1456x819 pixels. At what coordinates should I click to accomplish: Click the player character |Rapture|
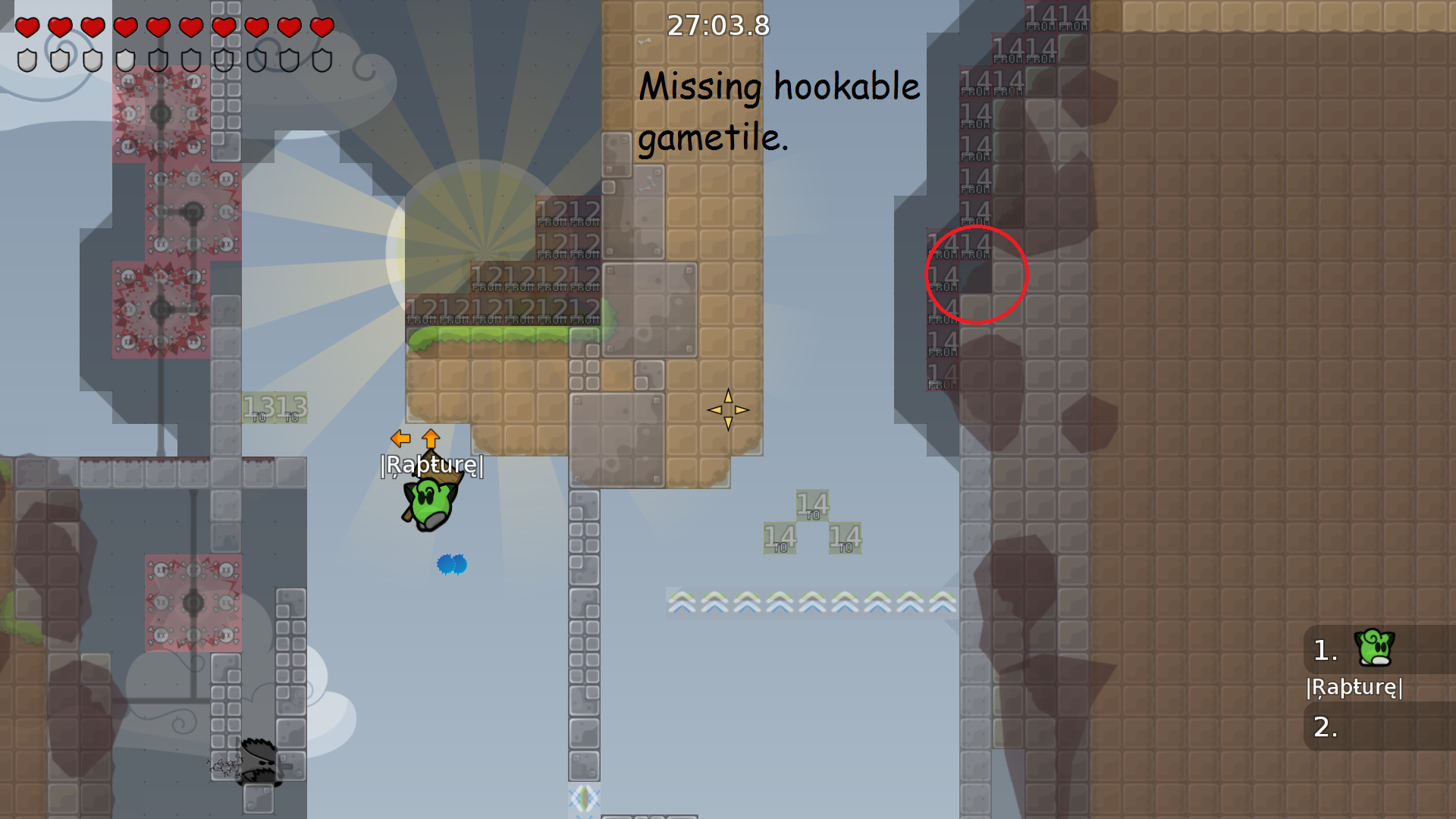point(430,500)
